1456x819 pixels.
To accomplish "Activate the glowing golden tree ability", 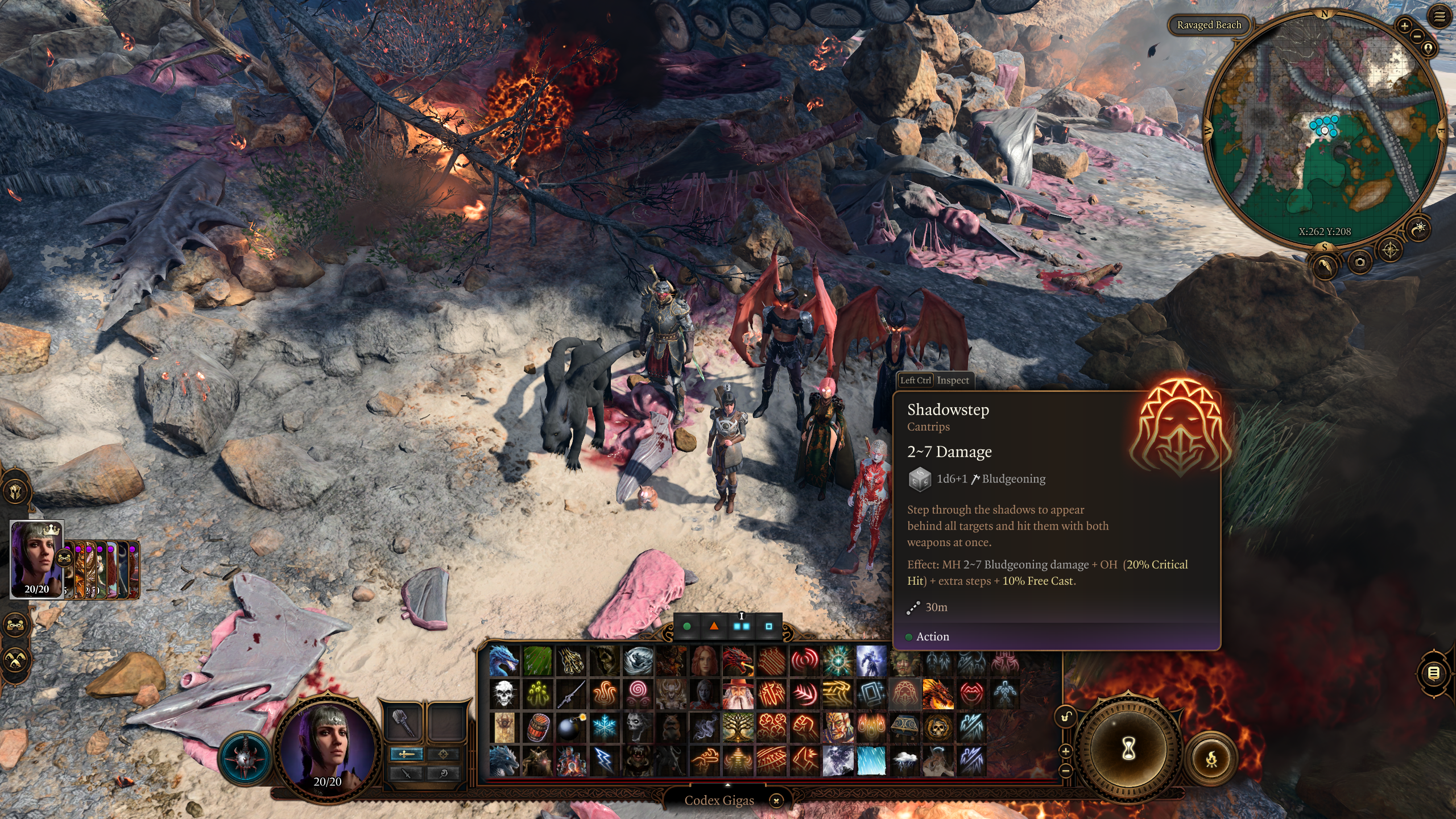I will [x=738, y=727].
